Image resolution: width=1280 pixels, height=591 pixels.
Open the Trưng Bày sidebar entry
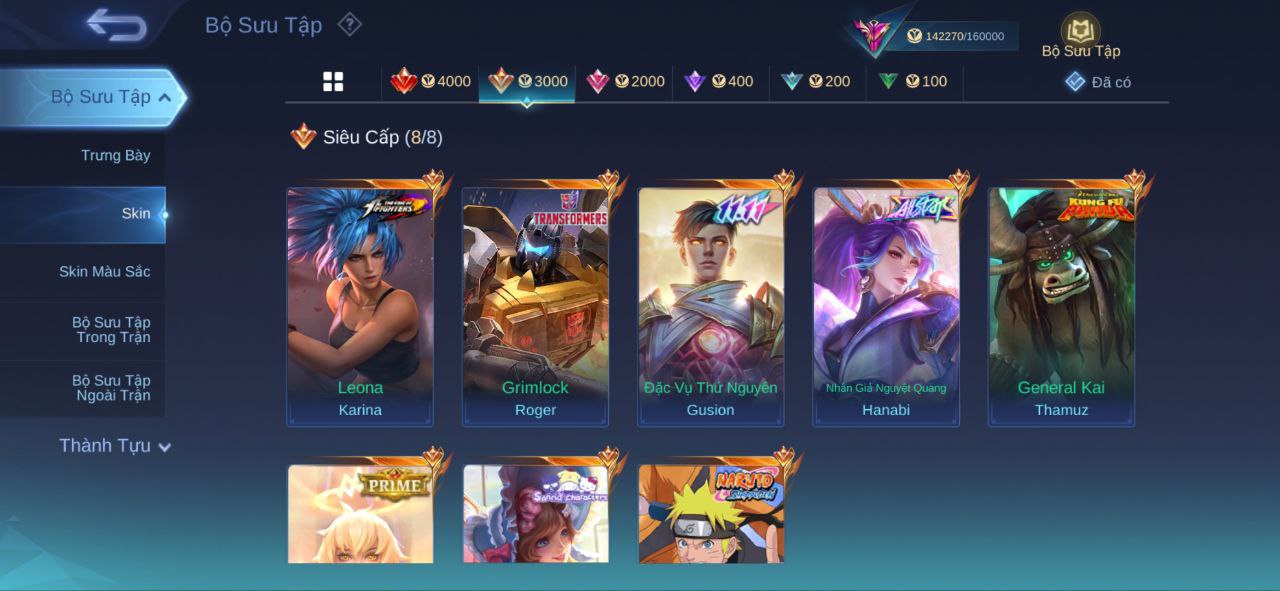point(115,155)
